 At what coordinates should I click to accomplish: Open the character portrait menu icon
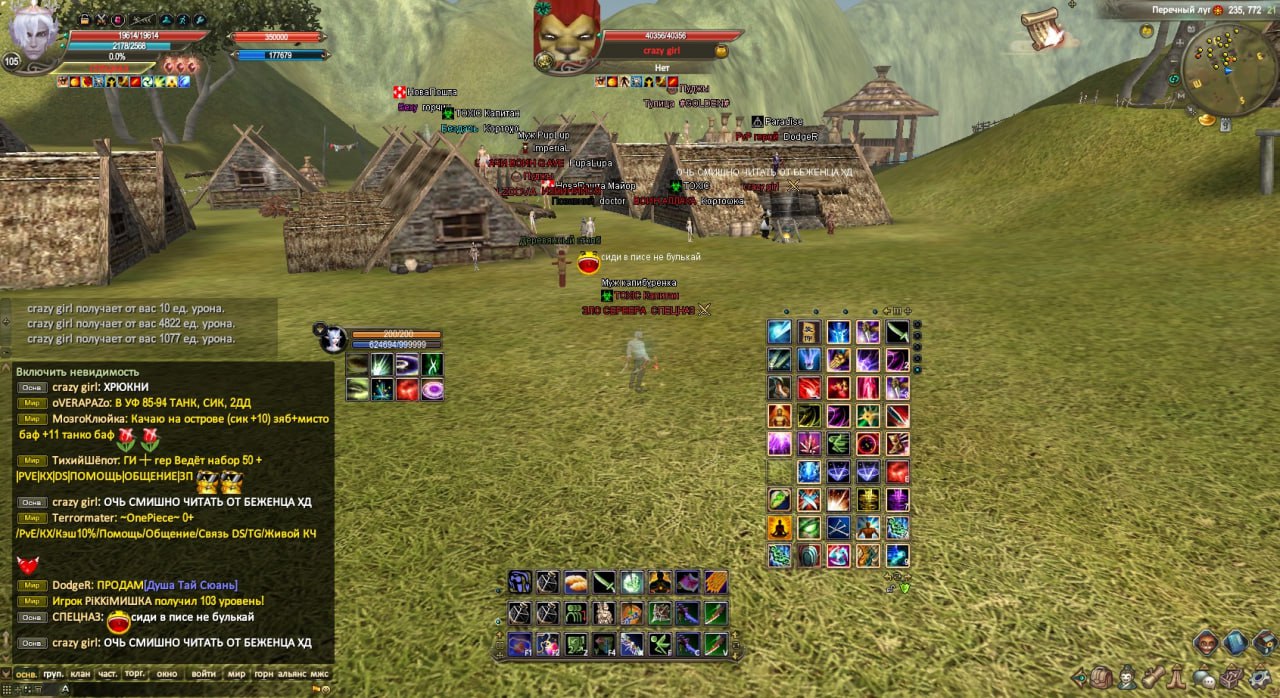tap(1128, 678)
